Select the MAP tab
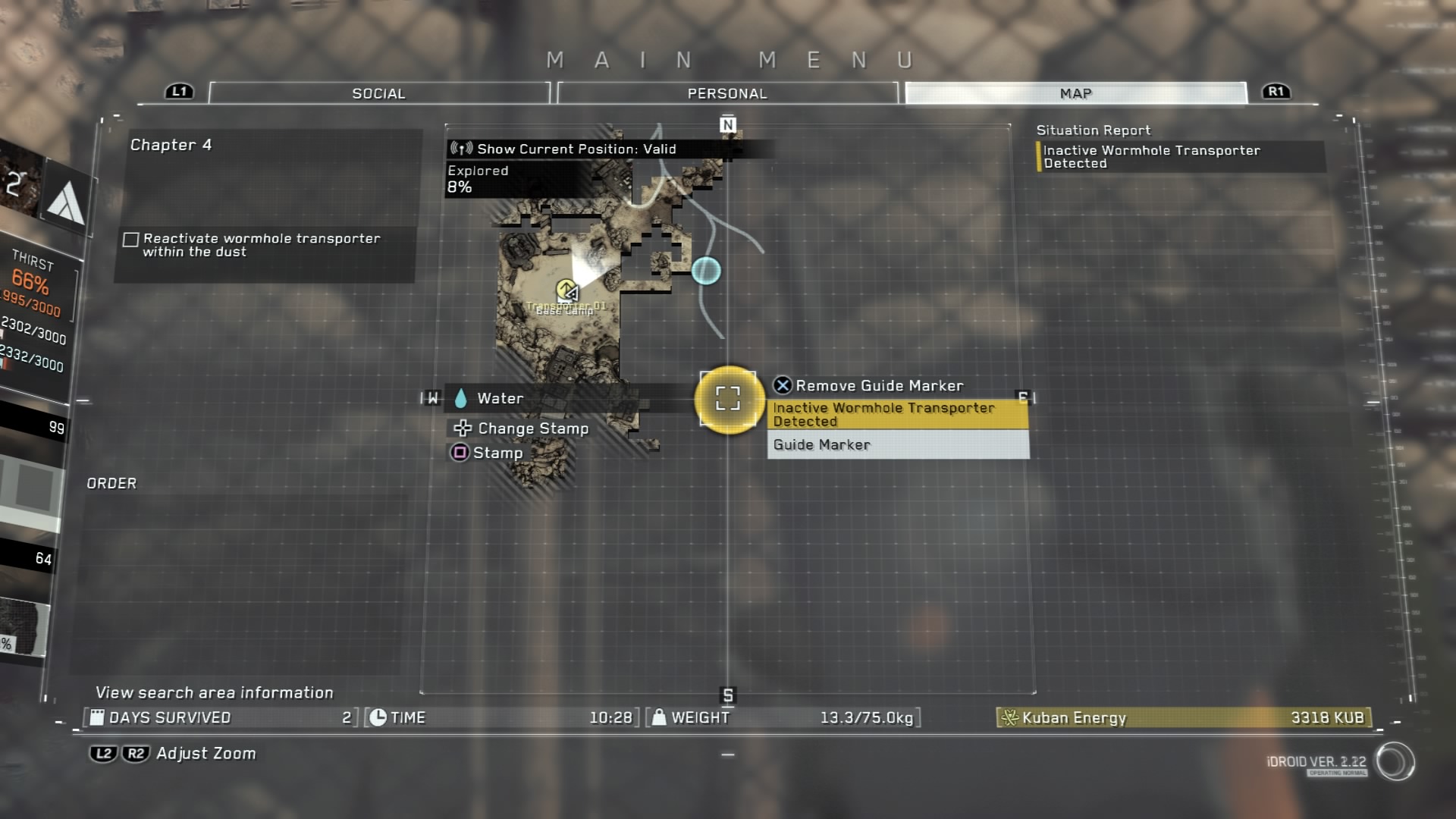This screenshot has height=819, width=1456. click(x=1075, y=93)
